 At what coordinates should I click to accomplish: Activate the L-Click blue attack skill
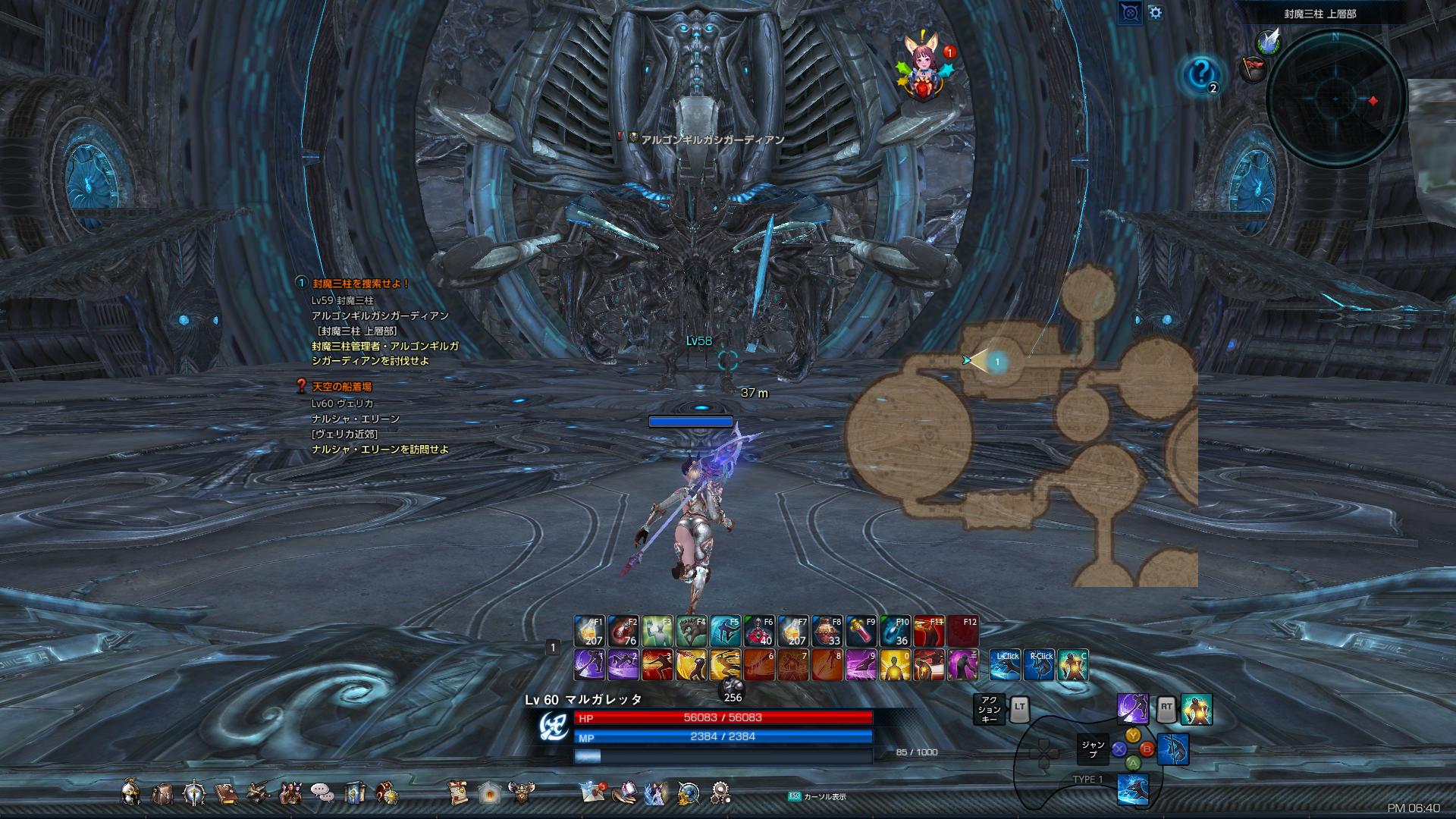(1006, 665)
